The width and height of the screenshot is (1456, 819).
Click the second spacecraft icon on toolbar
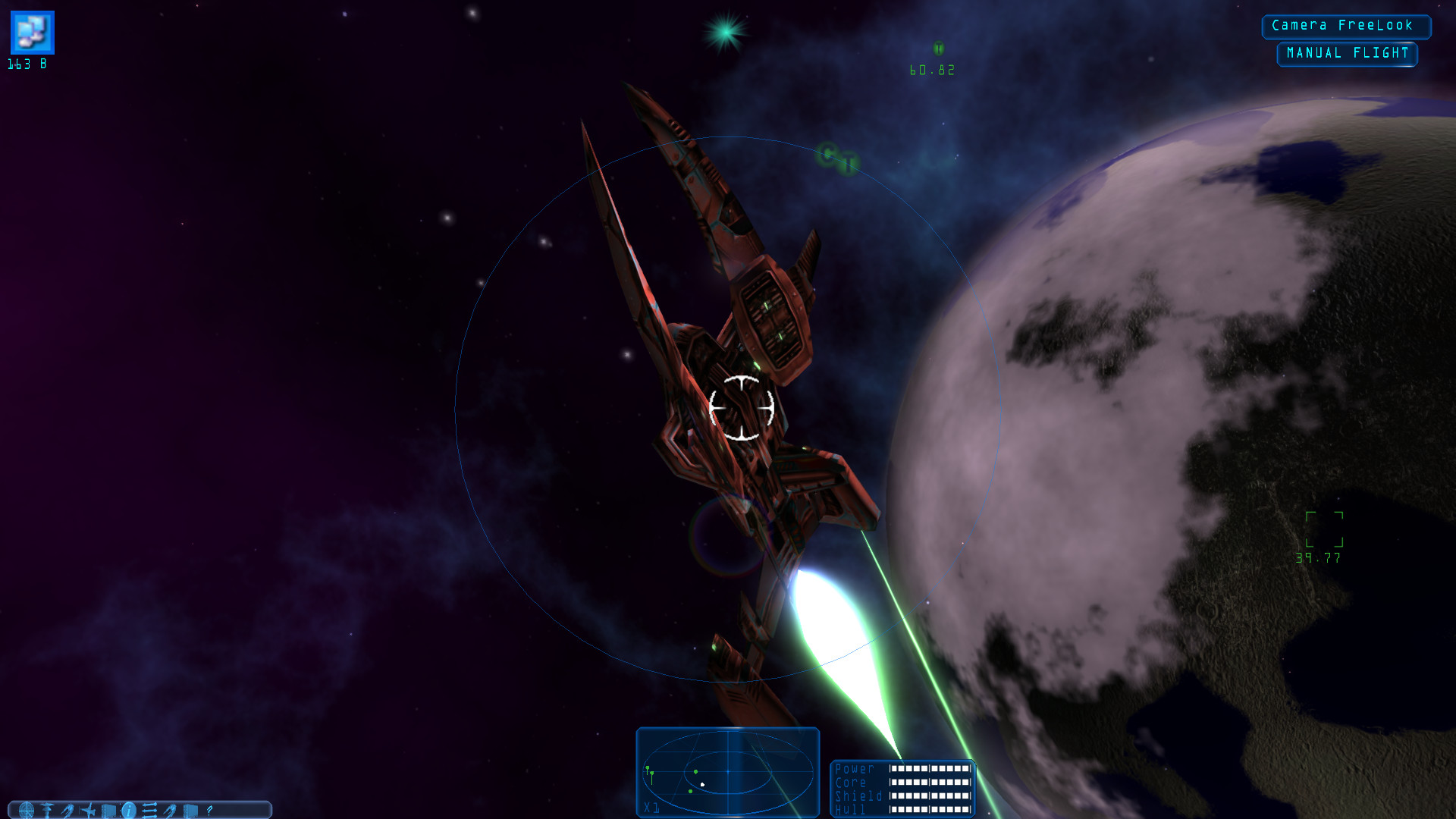pos(171,810)
